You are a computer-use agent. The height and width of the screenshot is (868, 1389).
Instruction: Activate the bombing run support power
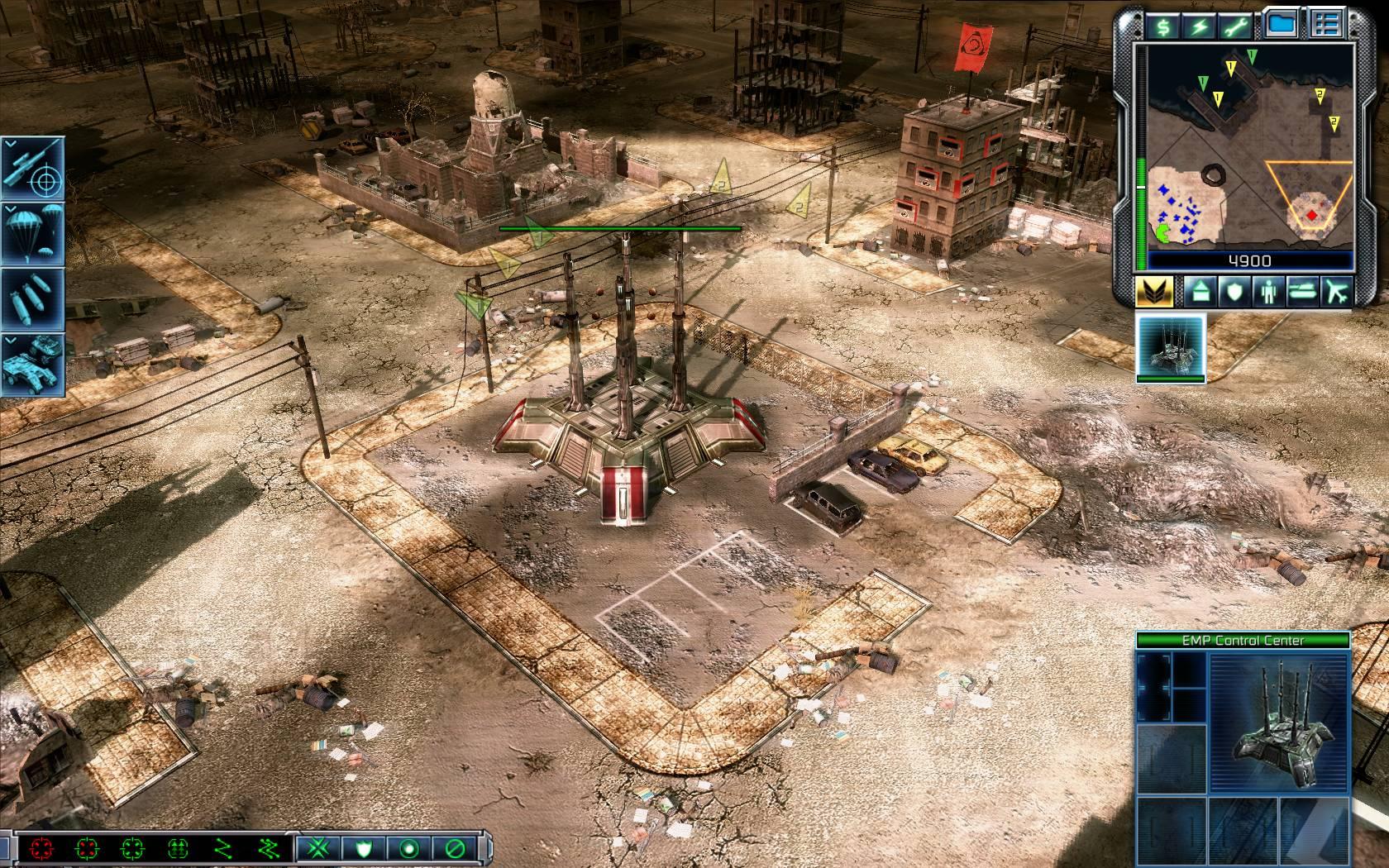[x=33, y=298]
